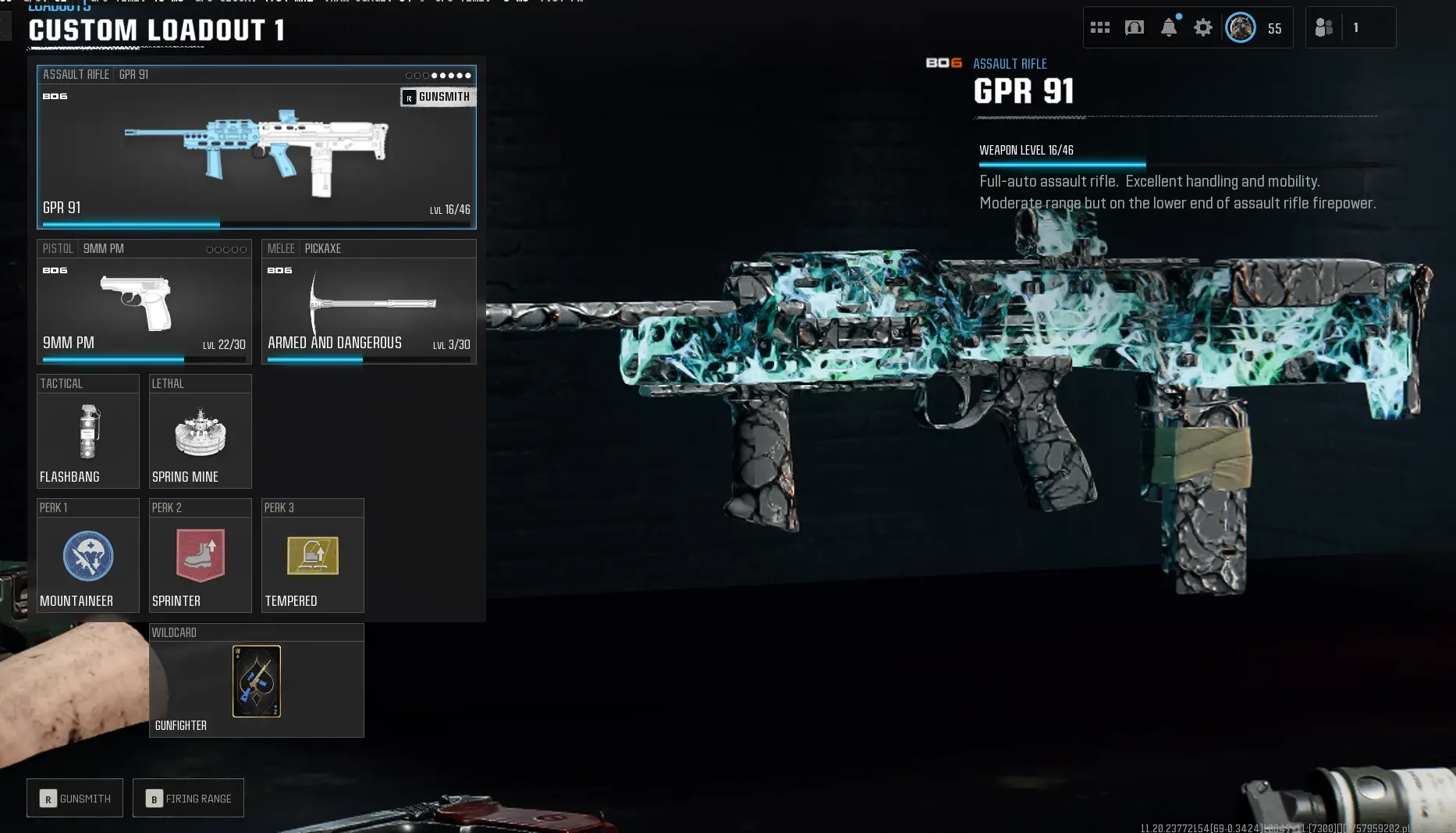Select the Pickaxe melee slot
1456x833 pixels.
[368, 303]
